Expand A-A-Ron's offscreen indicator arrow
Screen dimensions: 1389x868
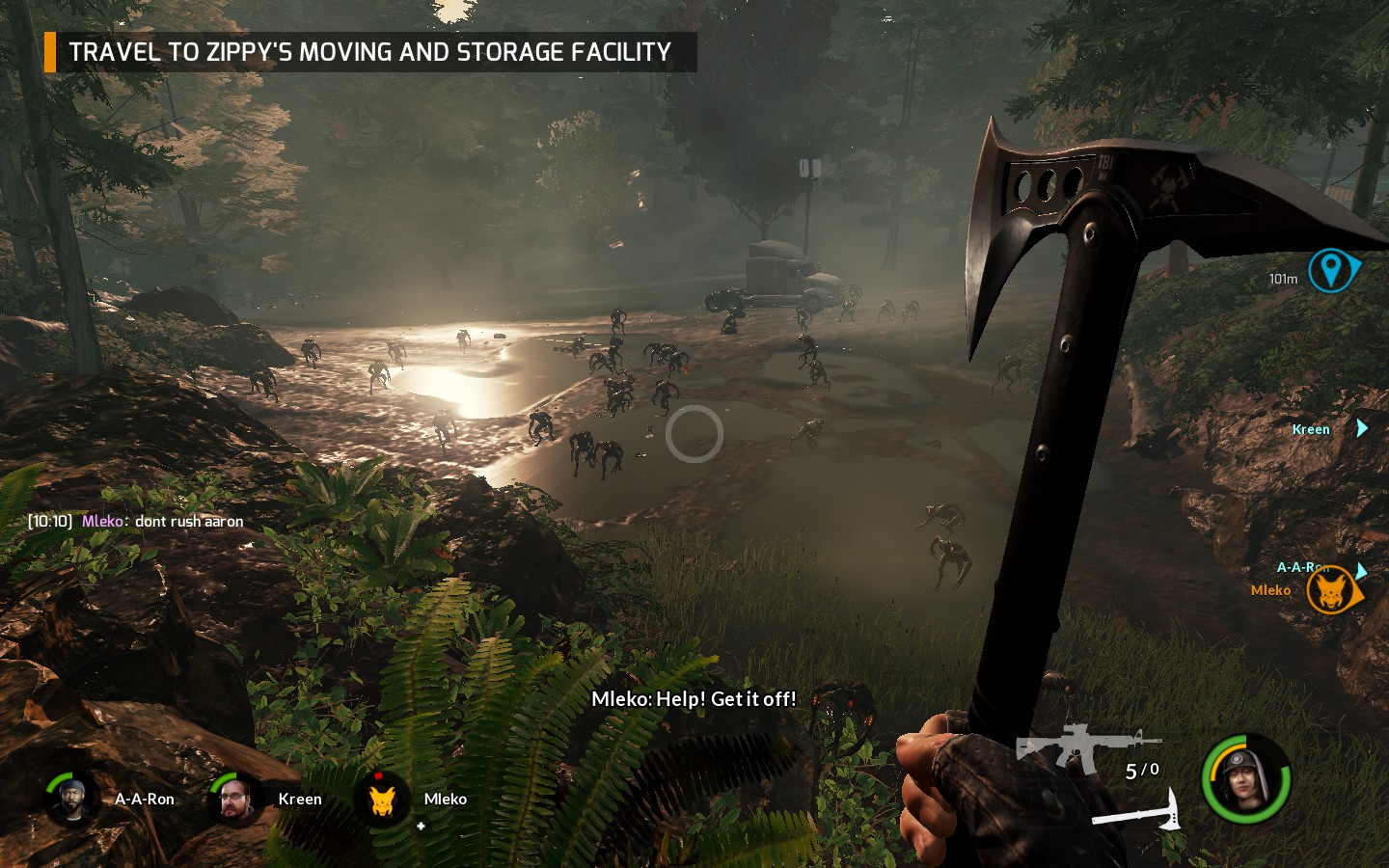[1361, 569]
